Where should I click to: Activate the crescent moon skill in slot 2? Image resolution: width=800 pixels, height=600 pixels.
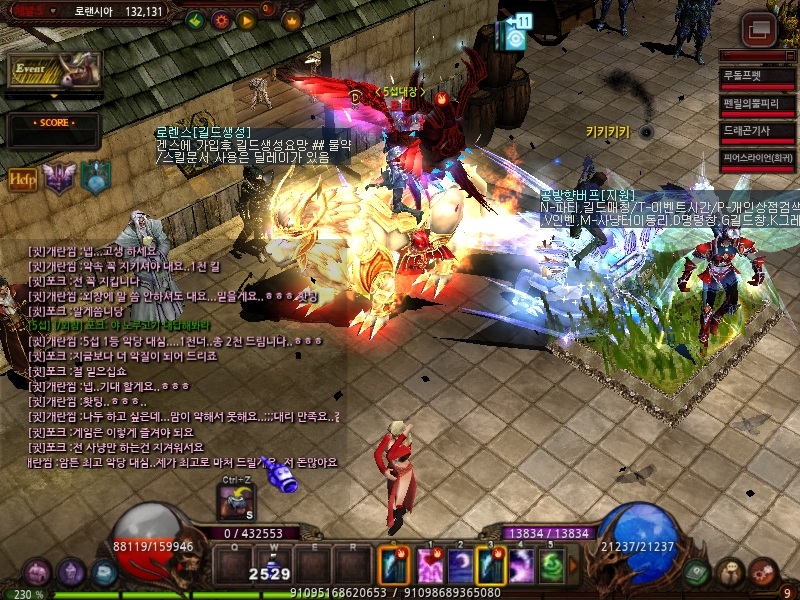point(460,567)
